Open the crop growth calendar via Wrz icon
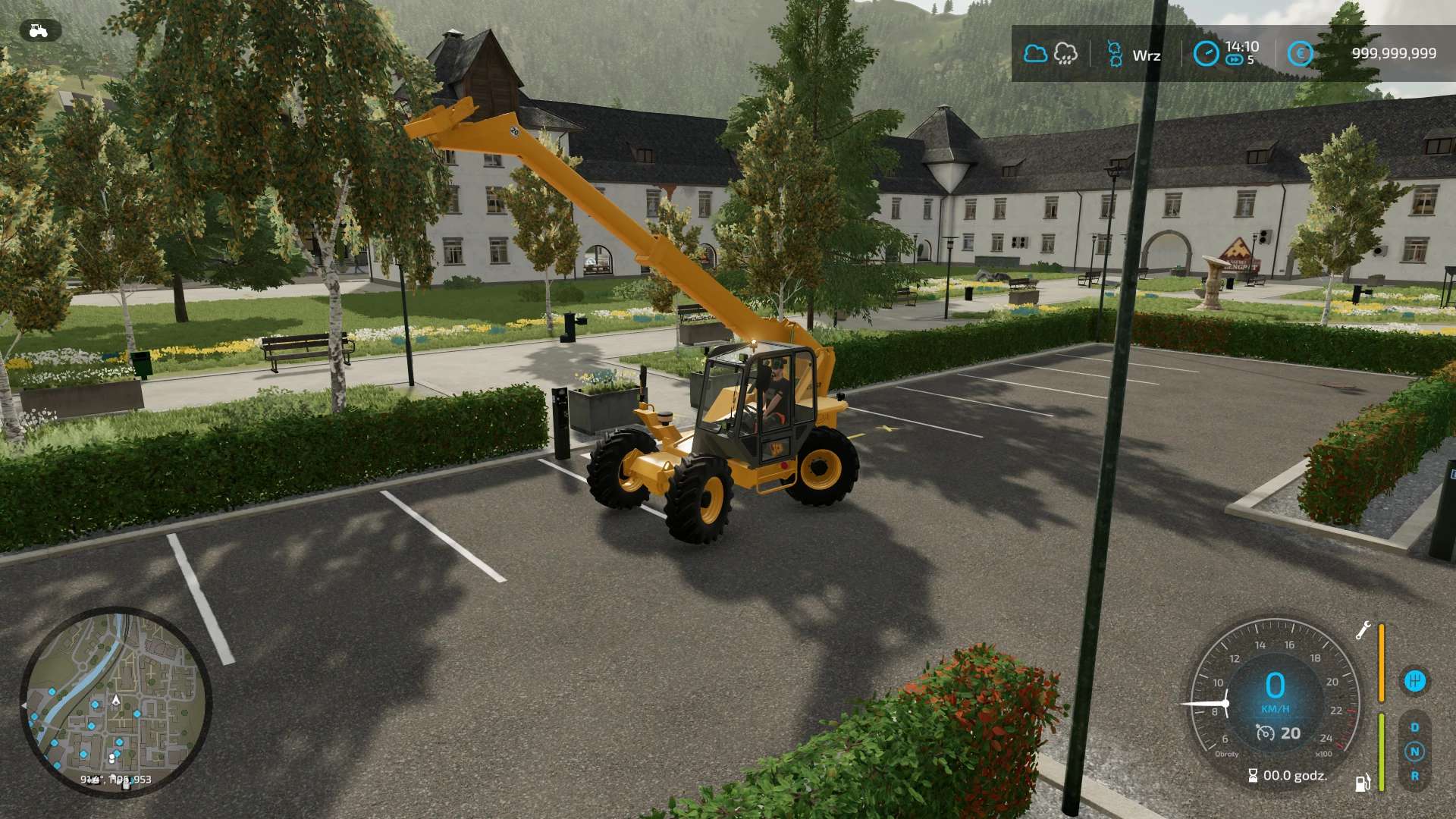Viewport: 1456px width, 819px height. [1115, 55]
